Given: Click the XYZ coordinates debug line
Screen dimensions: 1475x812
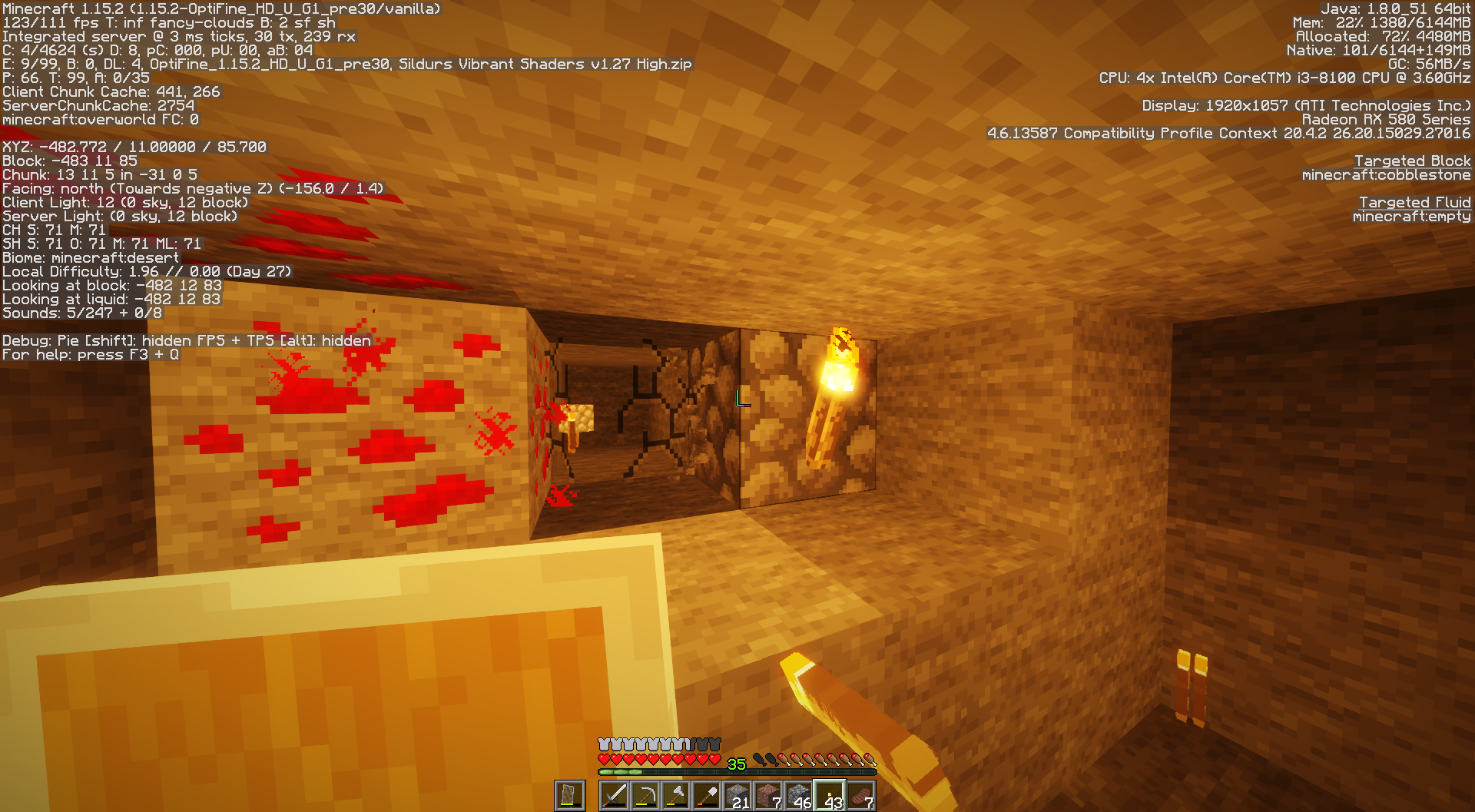Looking at the screenshot, I should [133, 146].
